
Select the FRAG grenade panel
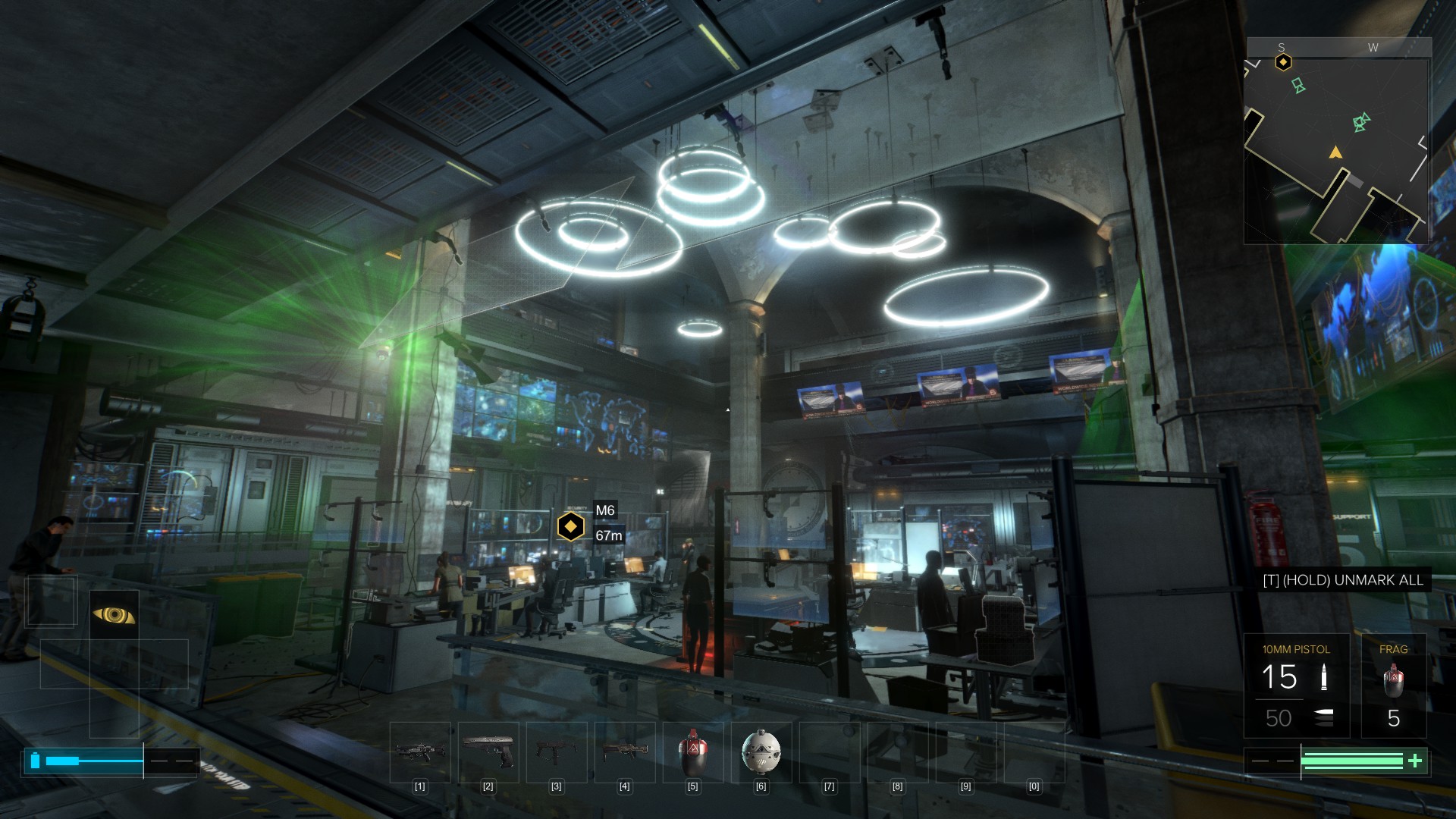click(1393, 686)
